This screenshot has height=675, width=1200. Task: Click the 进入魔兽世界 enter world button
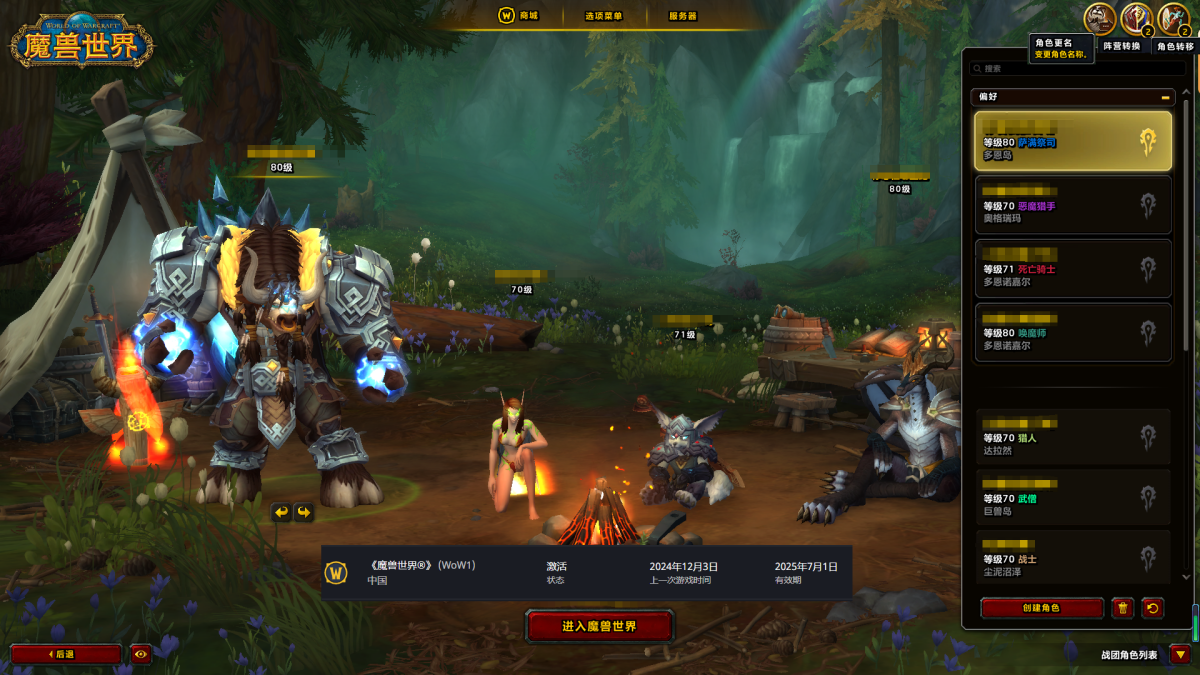click(x=600, y=627)
